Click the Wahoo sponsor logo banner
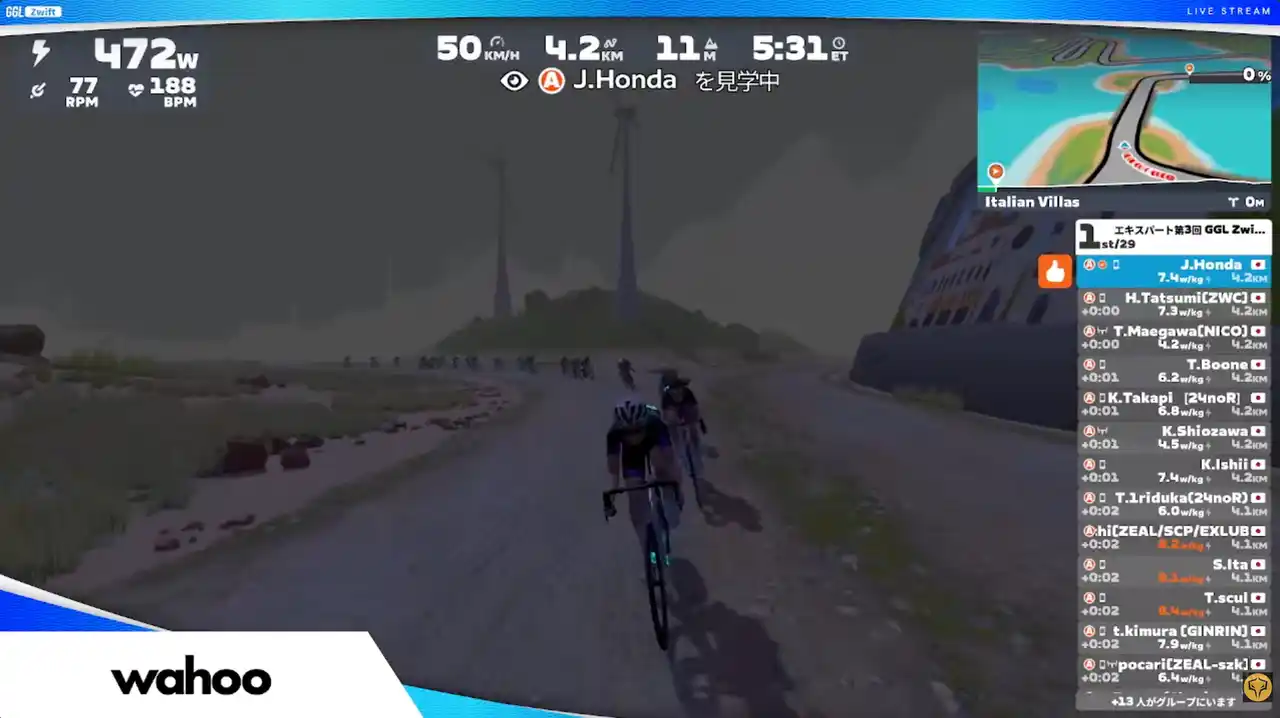 click(x=191, y=679)
